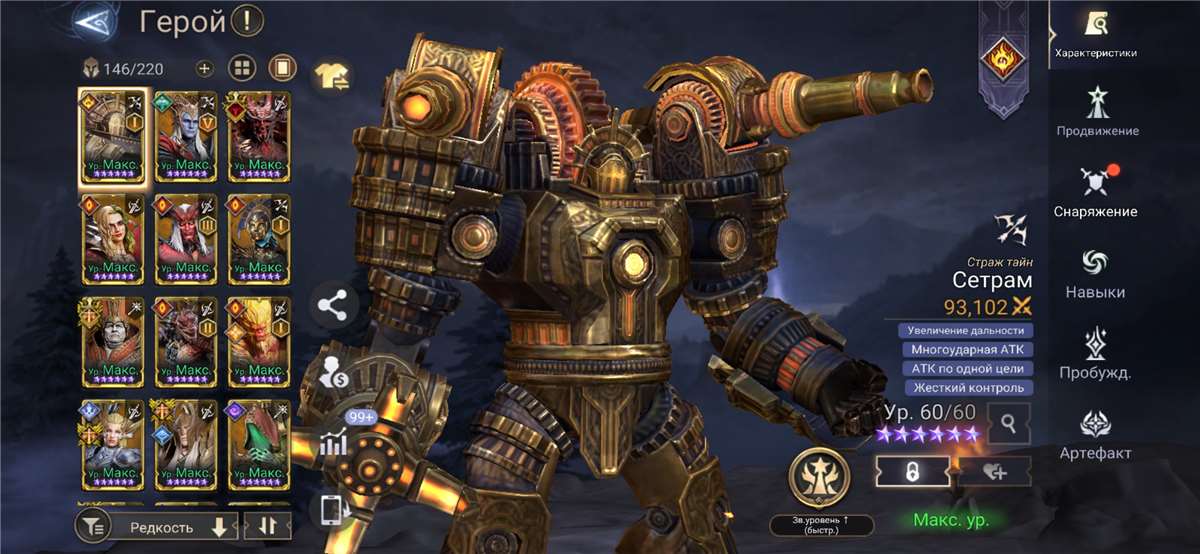Image resolution: width=1200 pixels, height=554 pixels.
Task: Open the hero info exclamation icon
Action: pos(246,20)
